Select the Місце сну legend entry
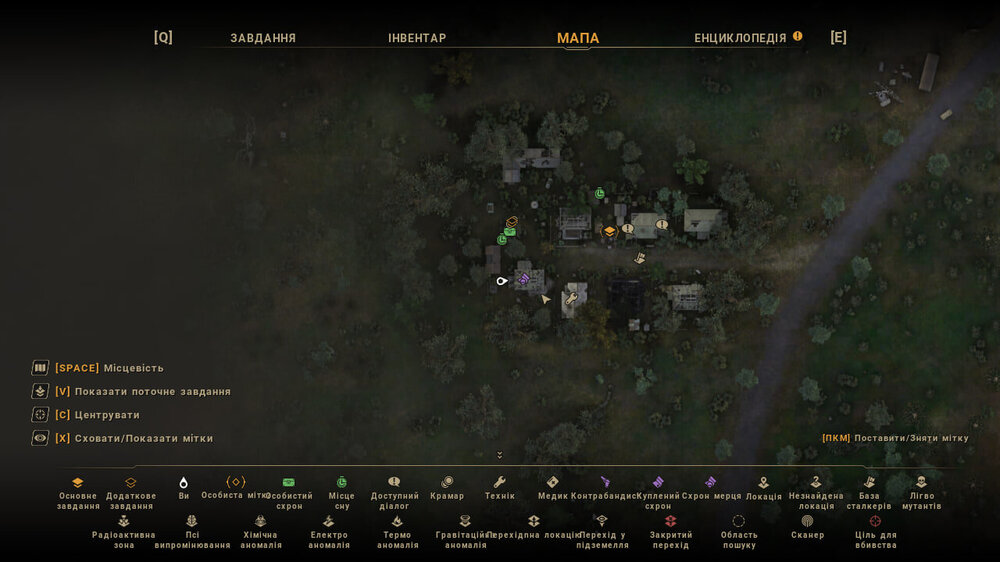 click(341, 493)
